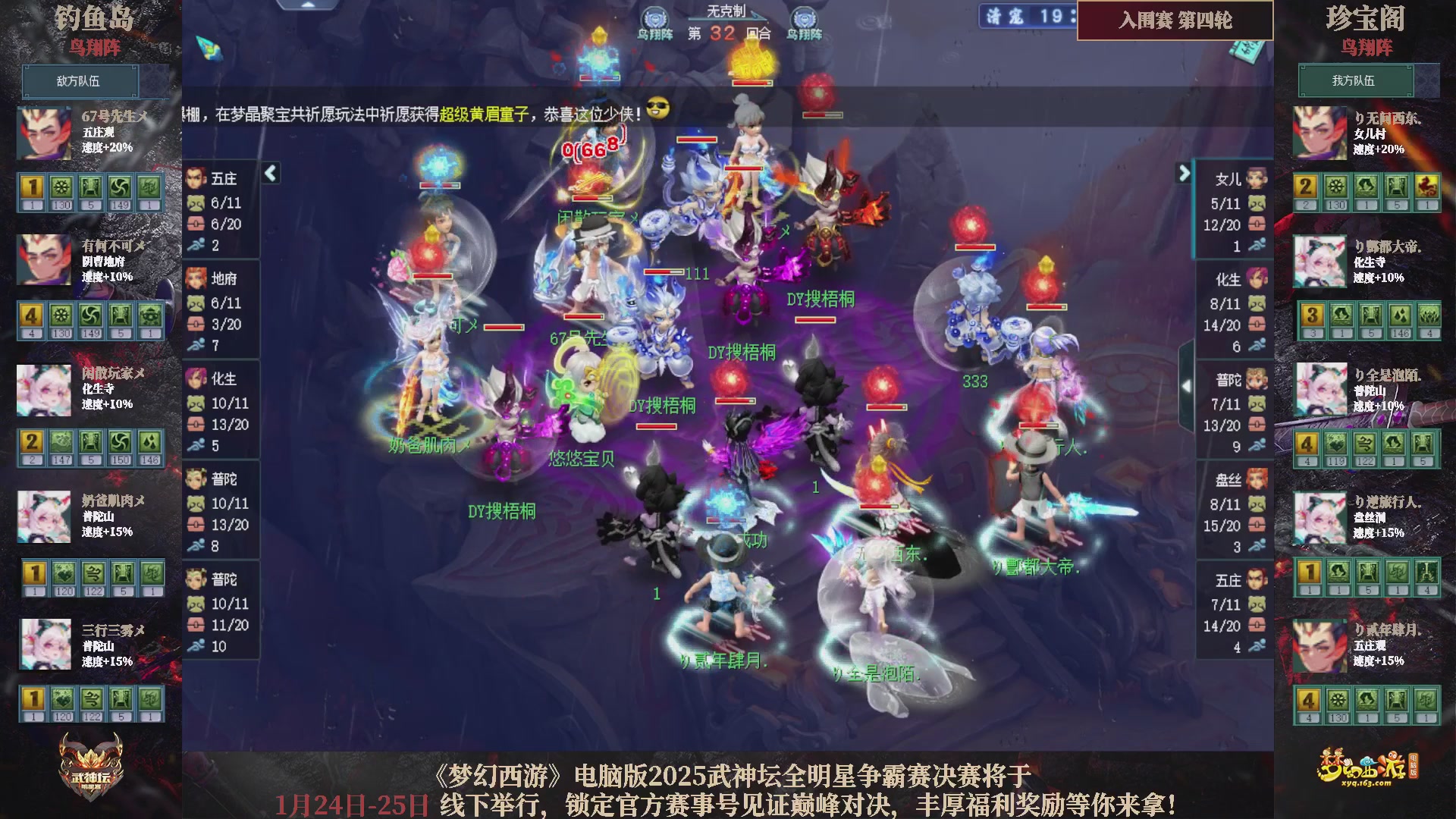Collapse the left unit list with the left chevron

click(270, 174)
